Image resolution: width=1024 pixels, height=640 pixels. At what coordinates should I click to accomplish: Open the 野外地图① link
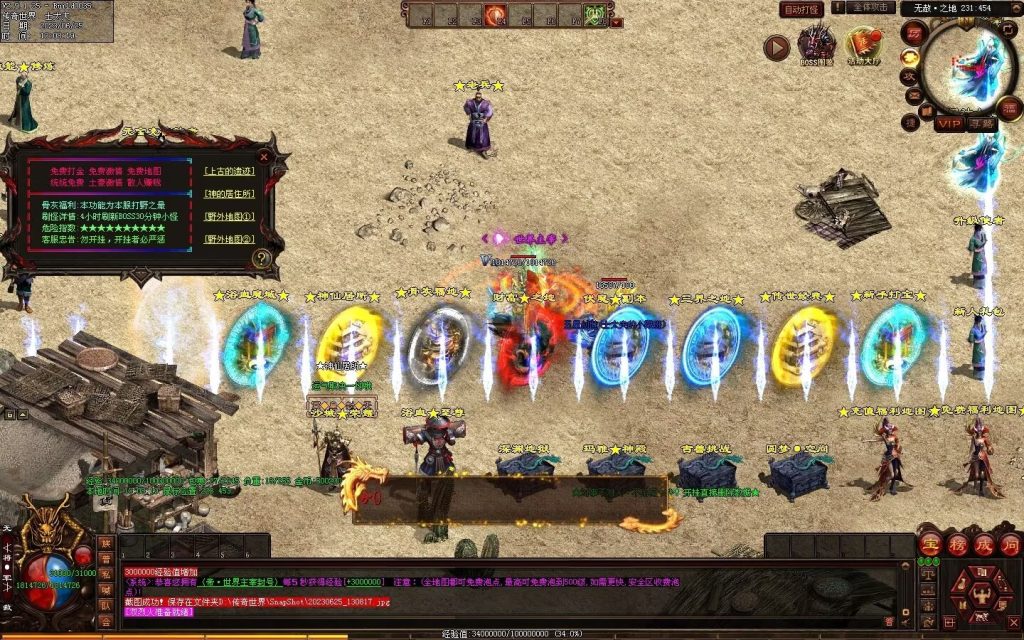point(228,216)
